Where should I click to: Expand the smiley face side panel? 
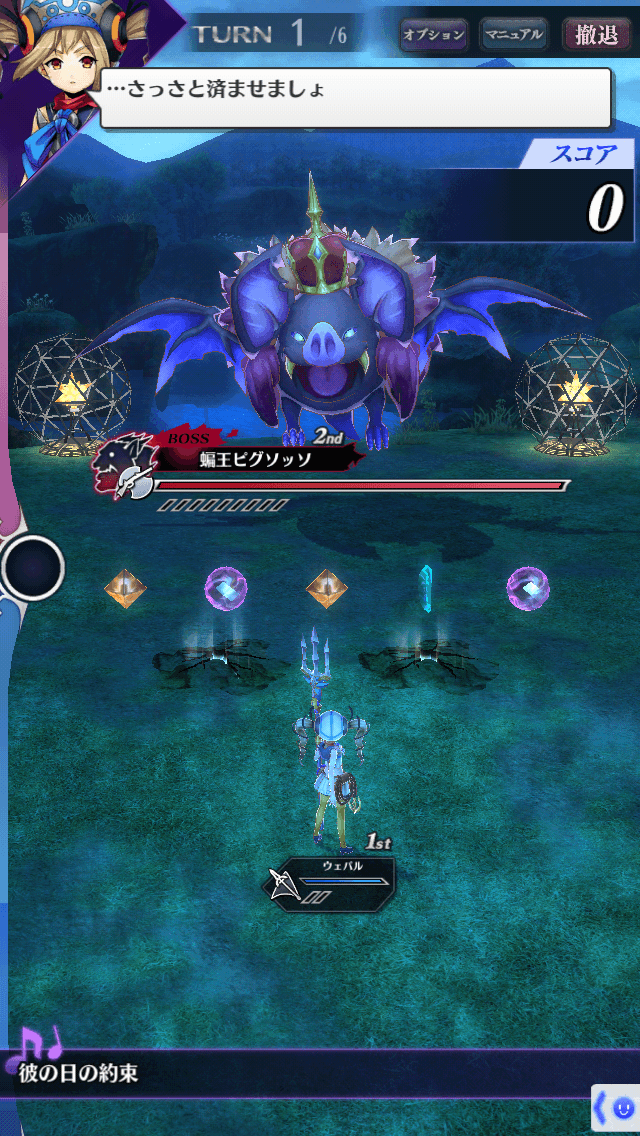pos(615,1109)
